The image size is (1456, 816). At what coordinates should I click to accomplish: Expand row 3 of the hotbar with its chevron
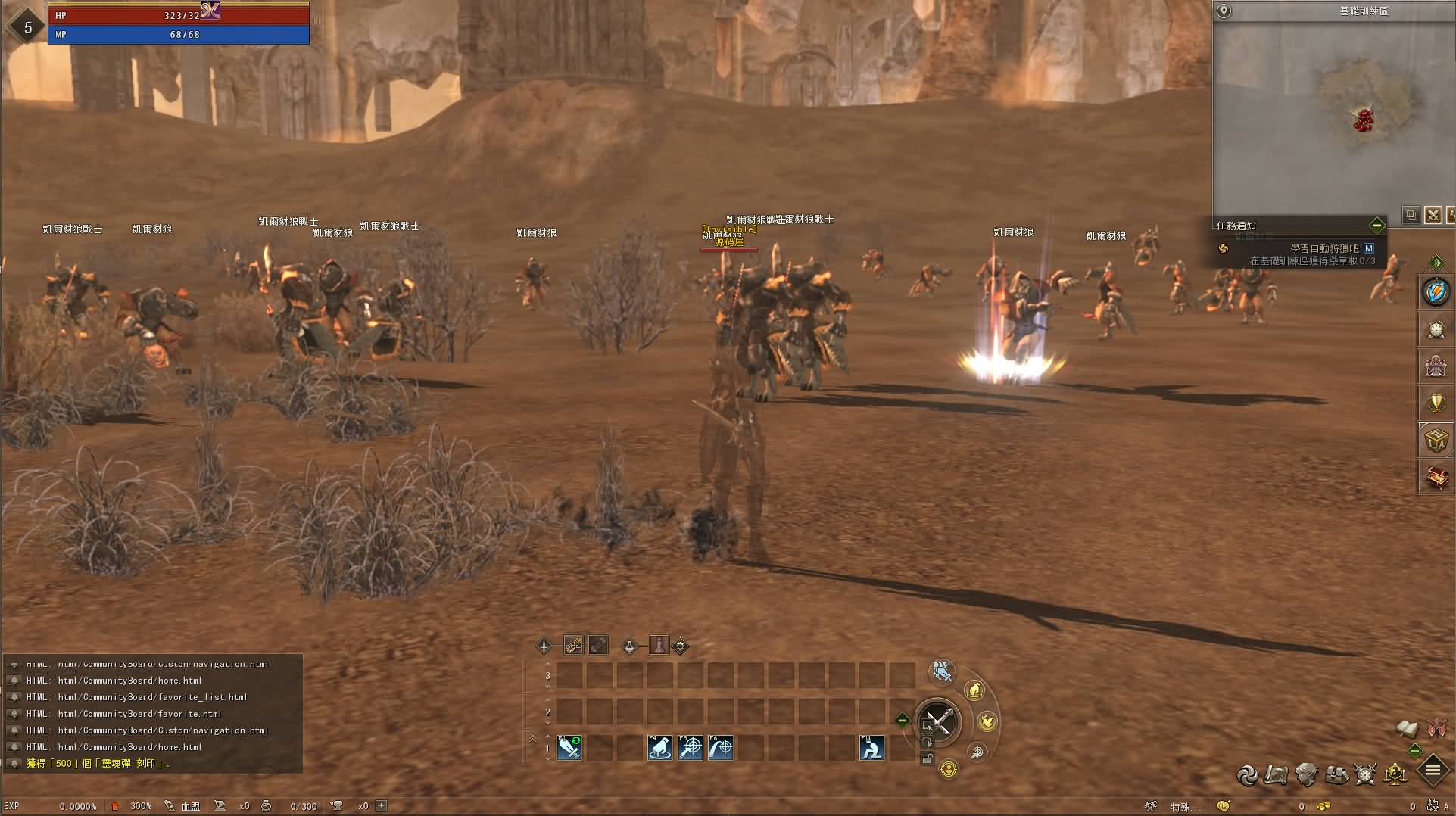pos(547,664)
